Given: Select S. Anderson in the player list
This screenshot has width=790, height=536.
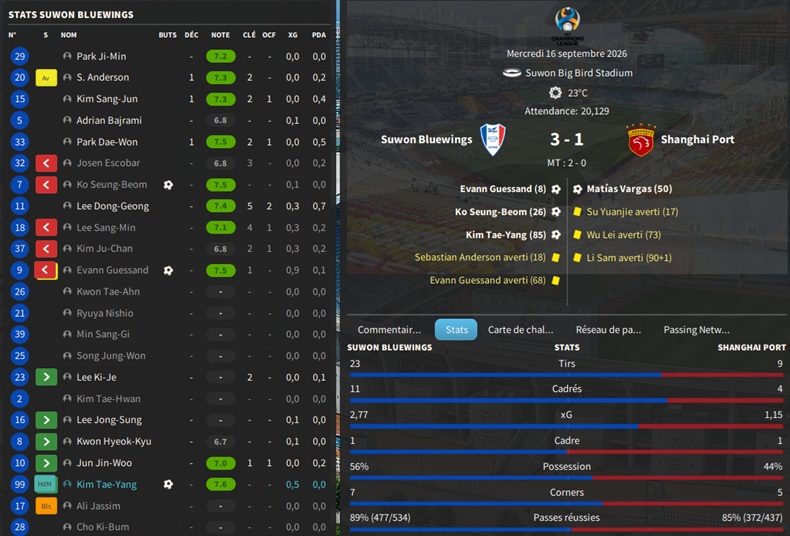Looking at the screenshot, I should pyautogui.click(x=102, y=77).
